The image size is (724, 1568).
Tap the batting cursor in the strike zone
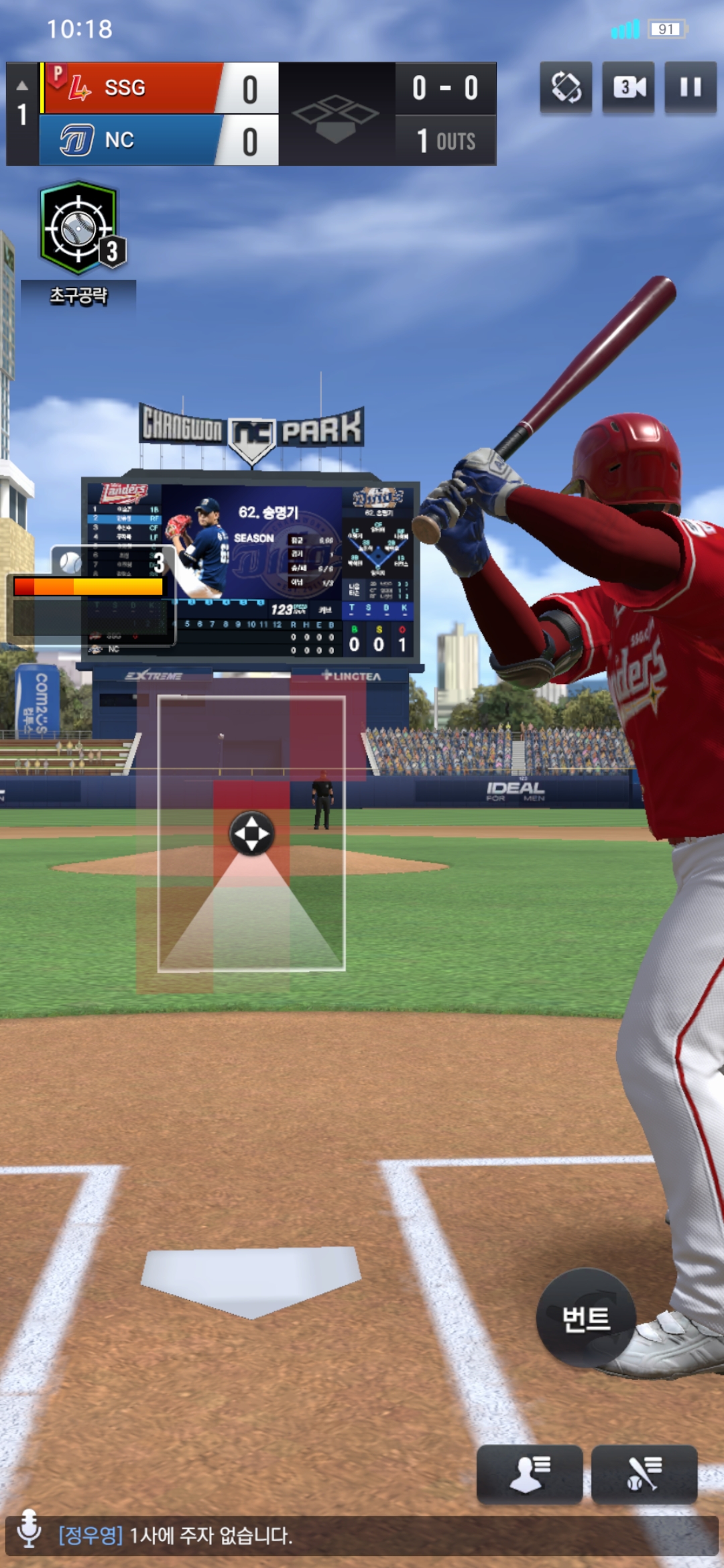[251, 834]
